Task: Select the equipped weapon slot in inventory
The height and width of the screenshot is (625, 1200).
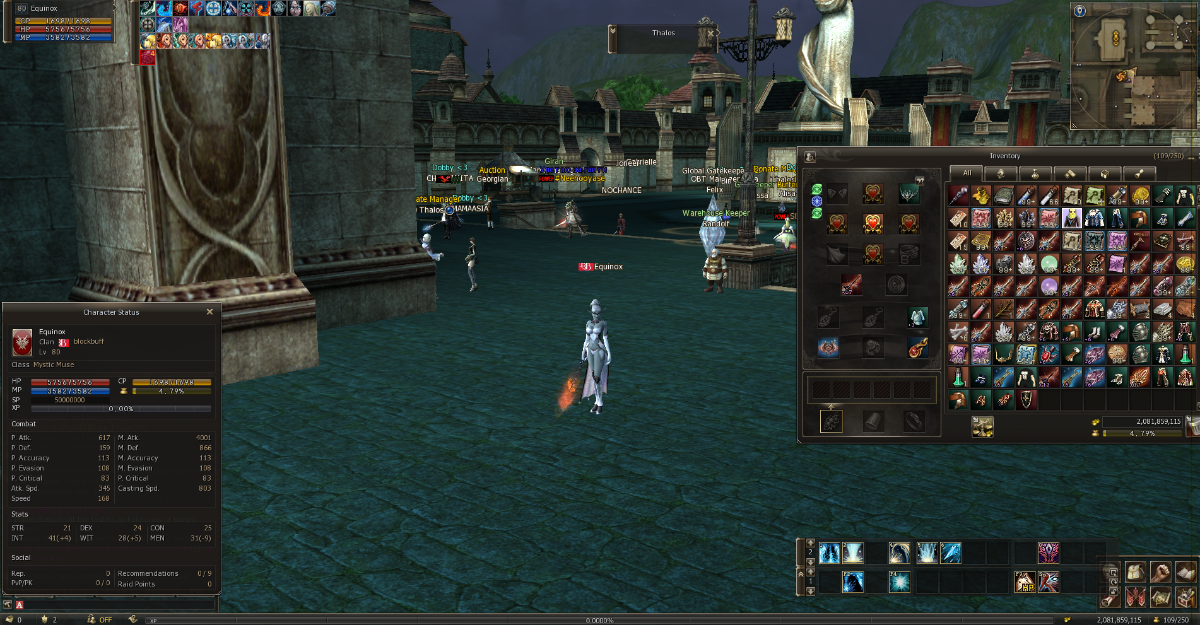Action: tap(851, 285)
